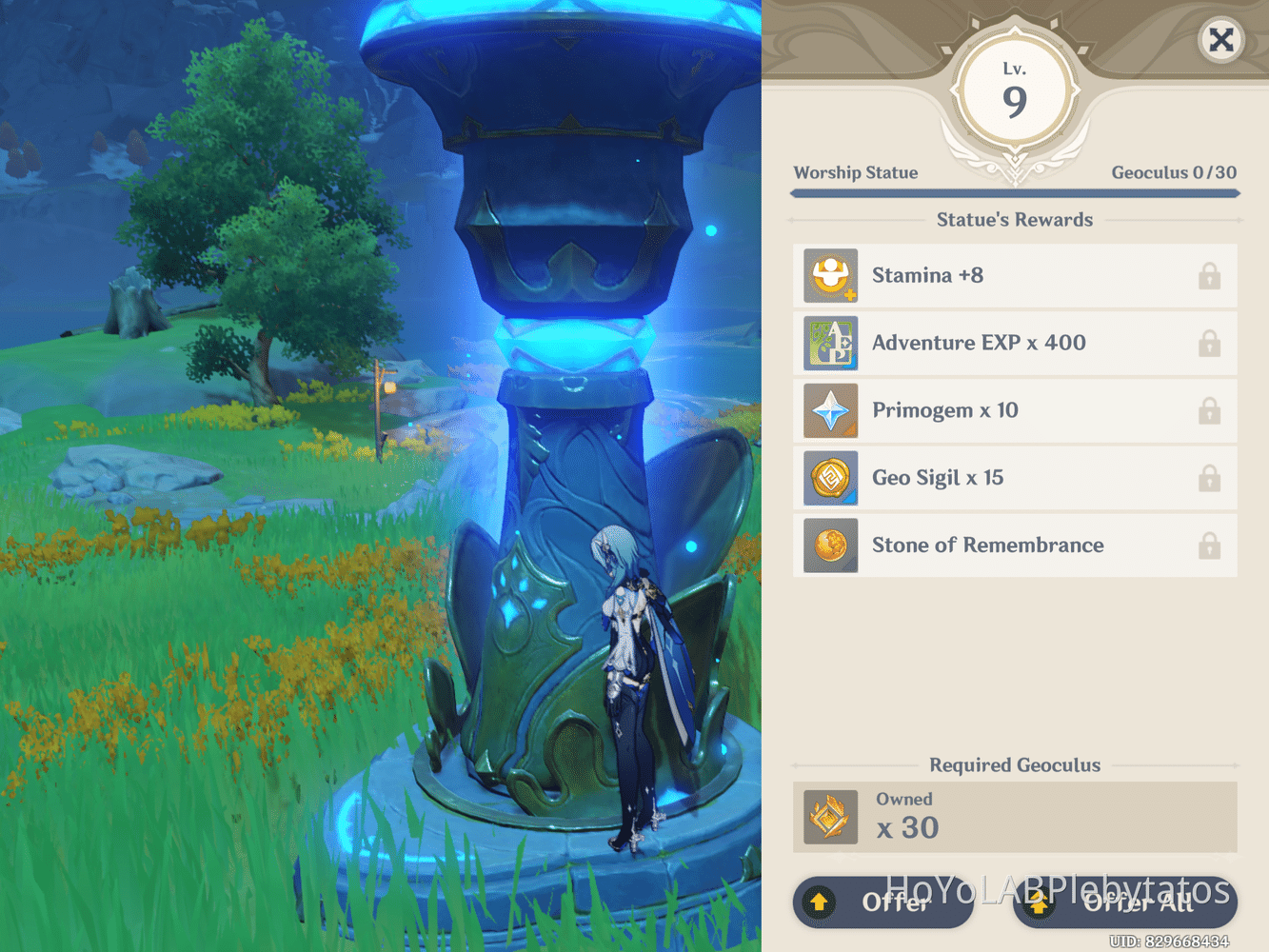Select the Adventure EXP reward icon
This screenshot has width=1269, height=952.
point(829,344)
